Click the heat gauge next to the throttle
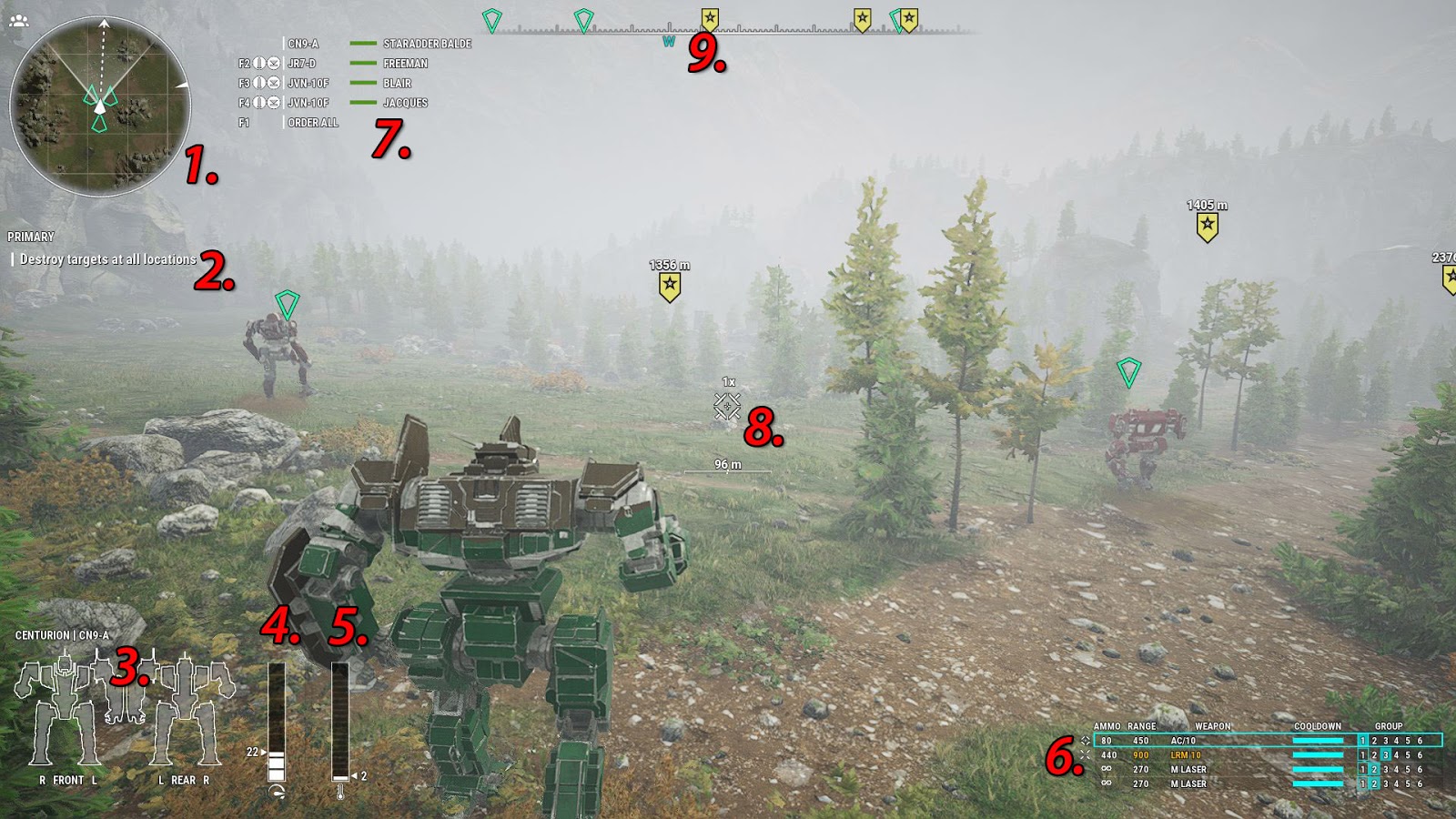 (340, 719)
